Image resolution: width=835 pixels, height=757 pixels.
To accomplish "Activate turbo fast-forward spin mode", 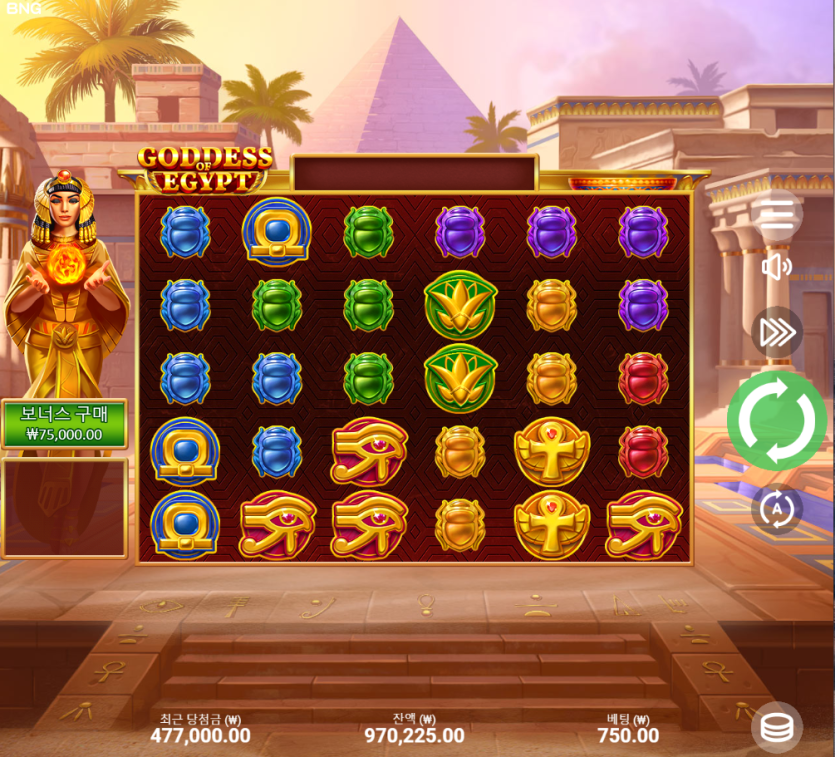I will [x=777, y=332].
